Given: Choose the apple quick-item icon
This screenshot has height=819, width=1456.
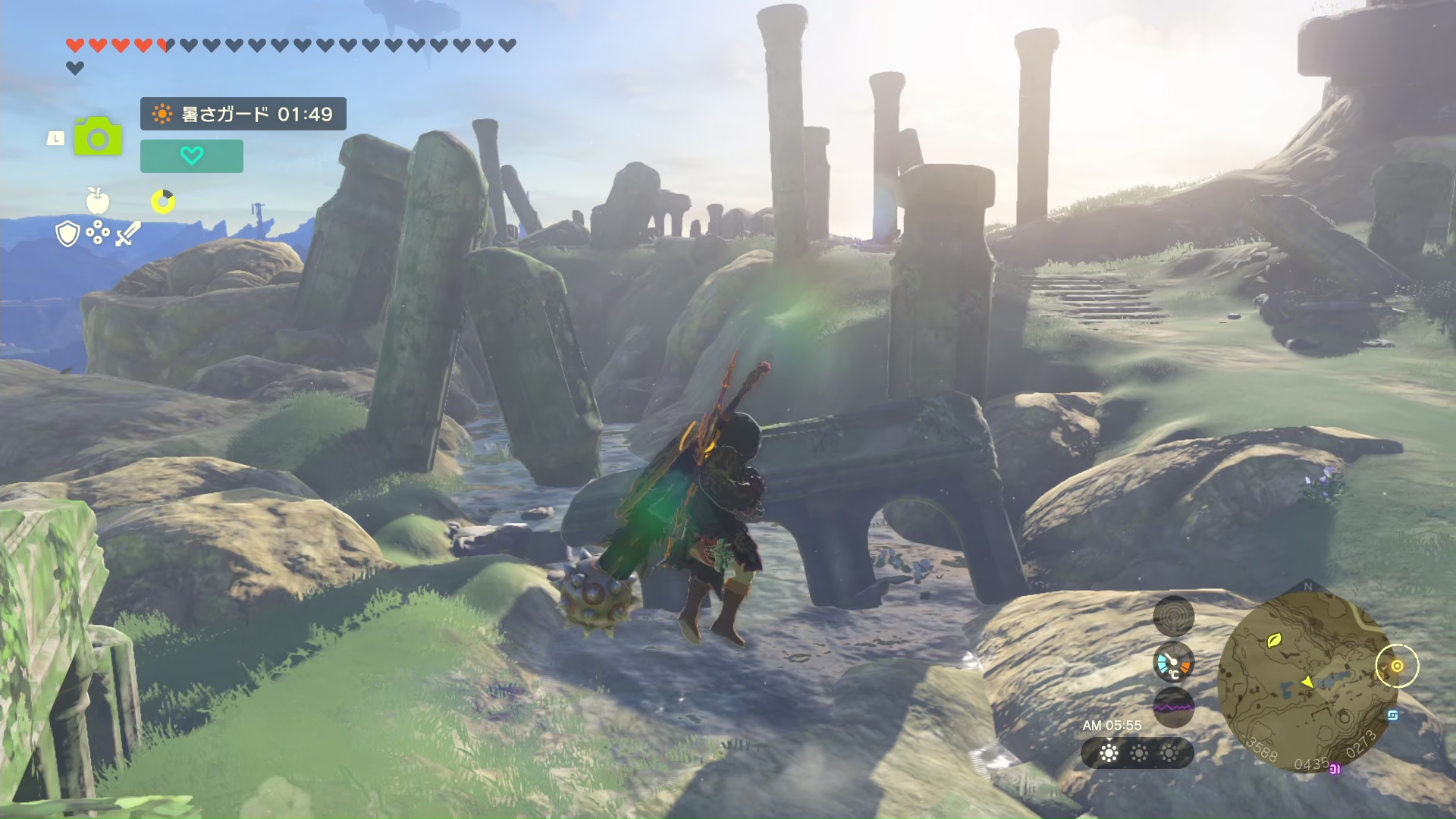Looking at the screenshot, I should (x=98, y=201).
